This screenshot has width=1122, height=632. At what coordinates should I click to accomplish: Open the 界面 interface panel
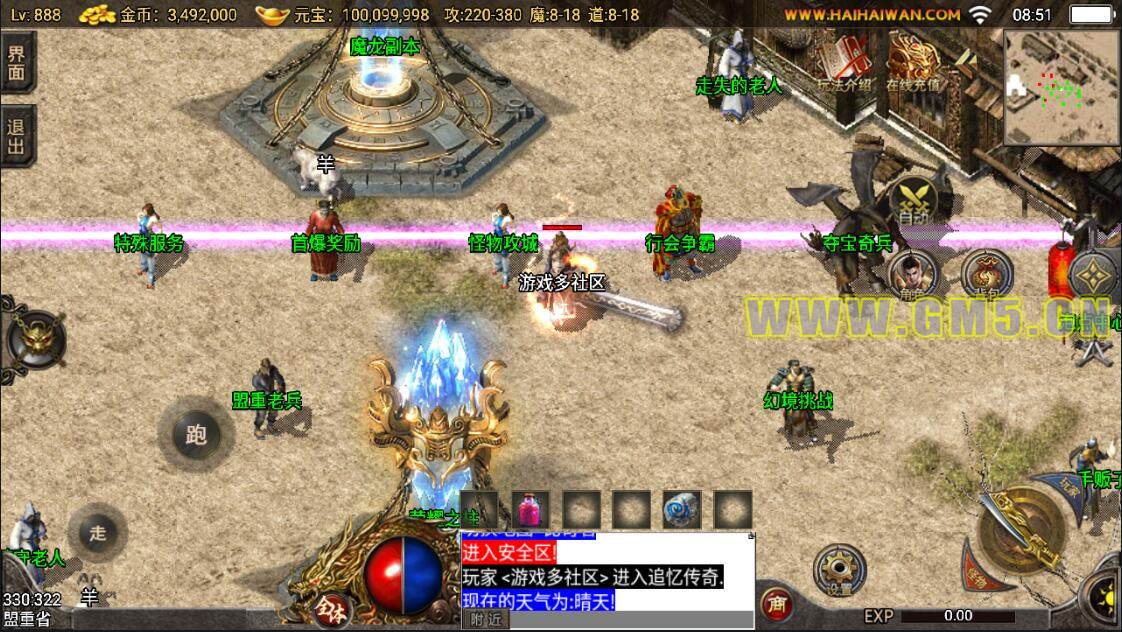click(17, 62)
